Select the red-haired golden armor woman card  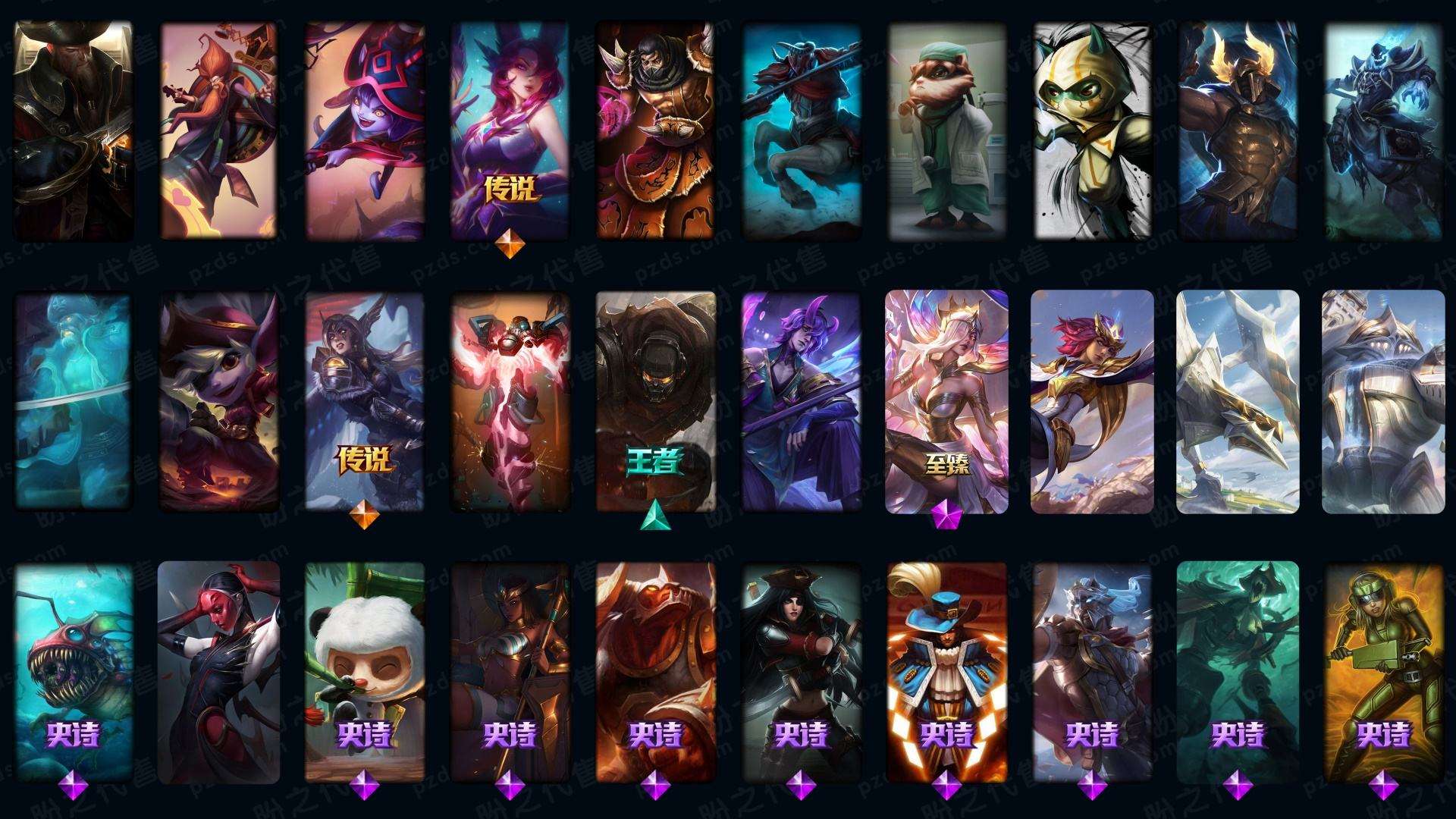tap(1092, 402)
